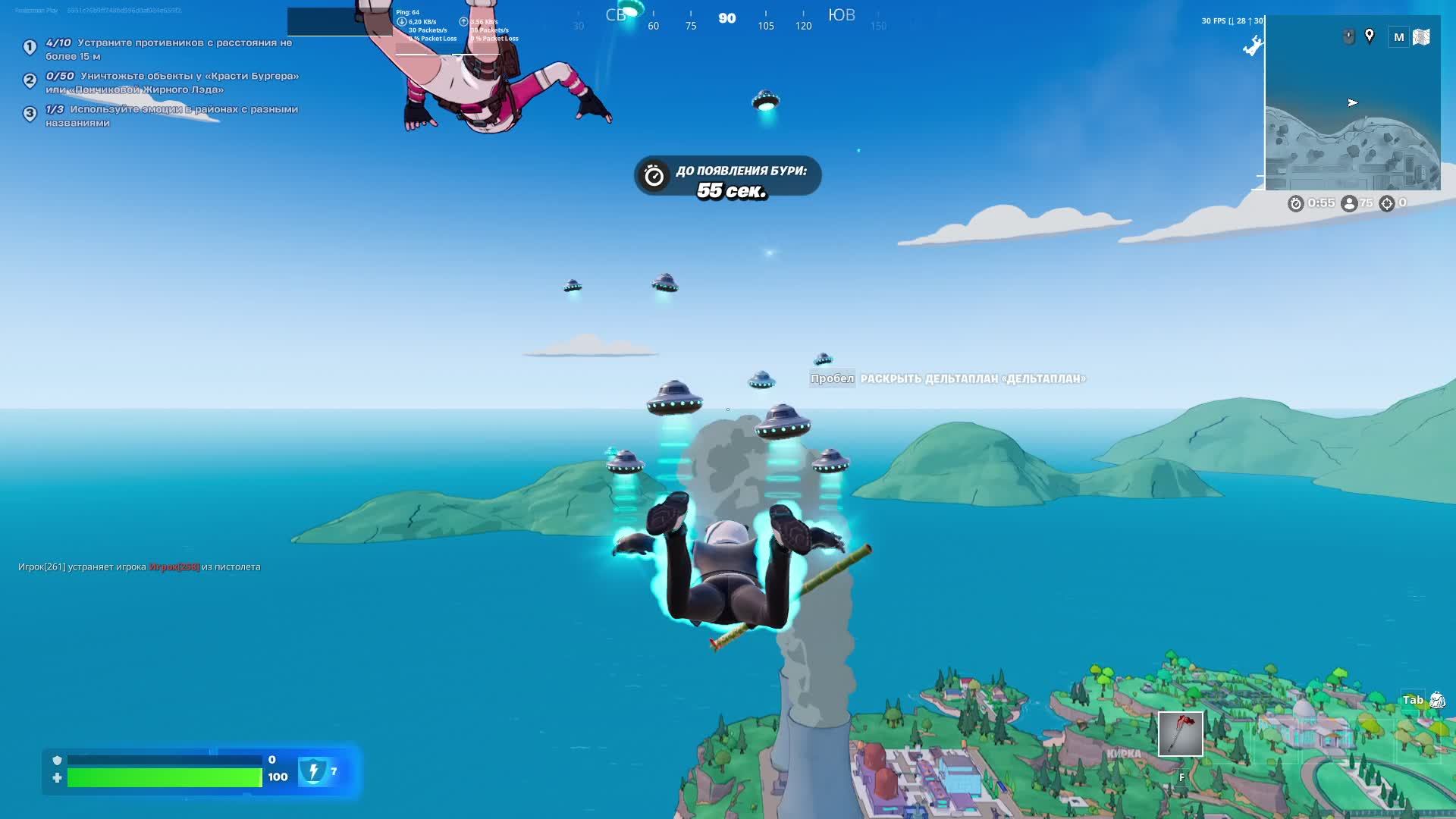Open the backpack inventory icon

click(1436, 700)
